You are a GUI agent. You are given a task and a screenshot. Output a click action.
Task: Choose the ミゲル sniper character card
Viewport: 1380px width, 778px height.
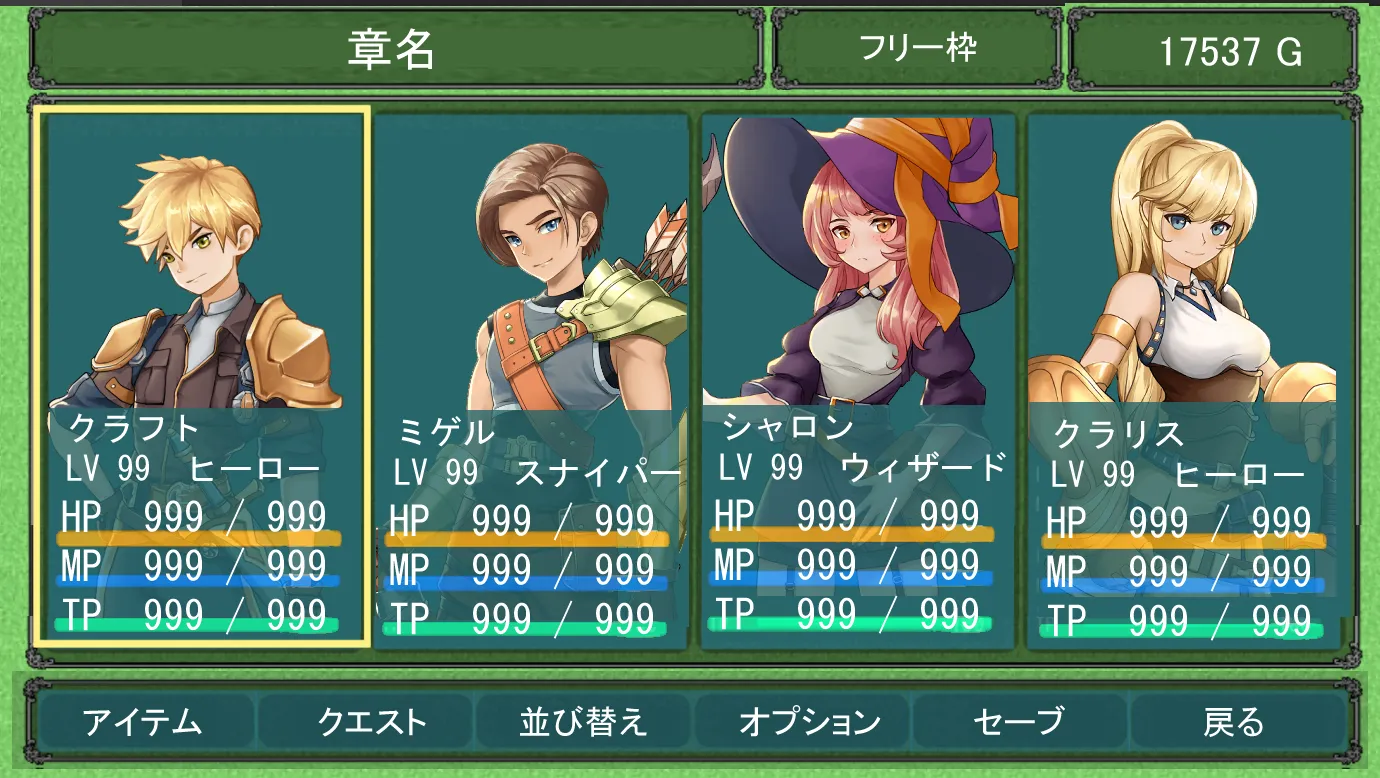531,380
